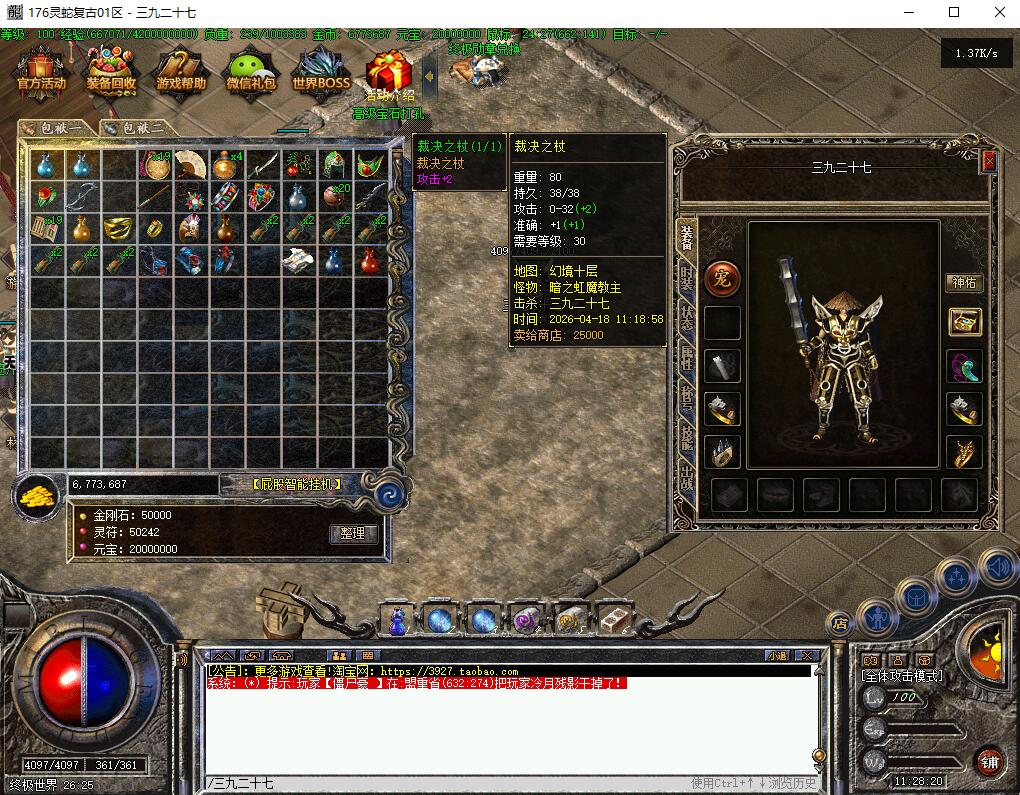Image resolution: width=1020 pixels, height=795 pixels.
Task: Select the gold bracelet in the inventory
Action: [118, 228]
